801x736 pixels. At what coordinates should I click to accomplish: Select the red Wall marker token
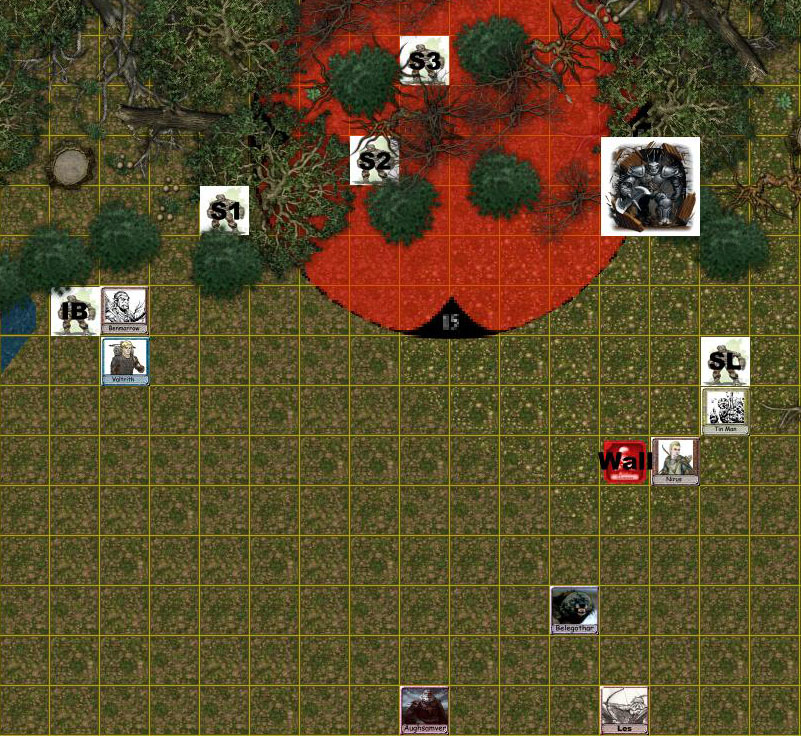point(624,461)
